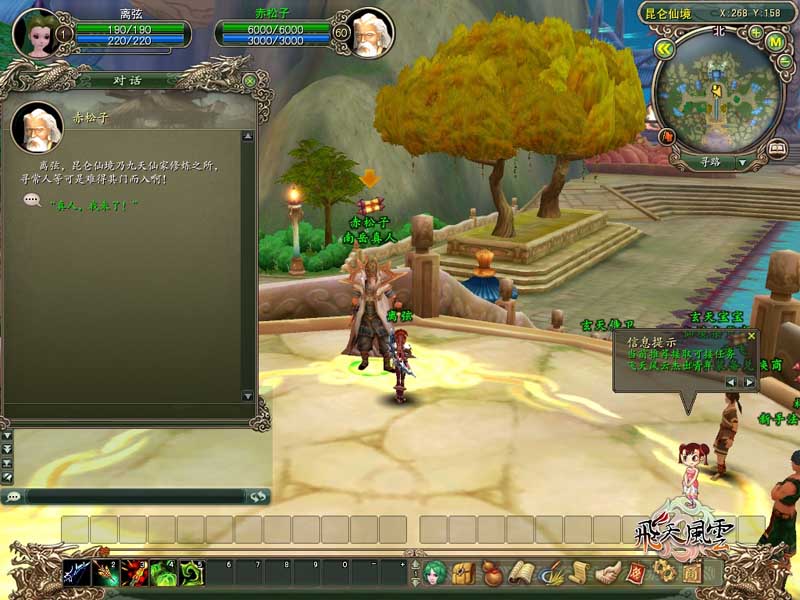The width and height of the screenshot is (800, 600).
Task: Use the red flame skill in slot 3
Action: coord(135,573)
